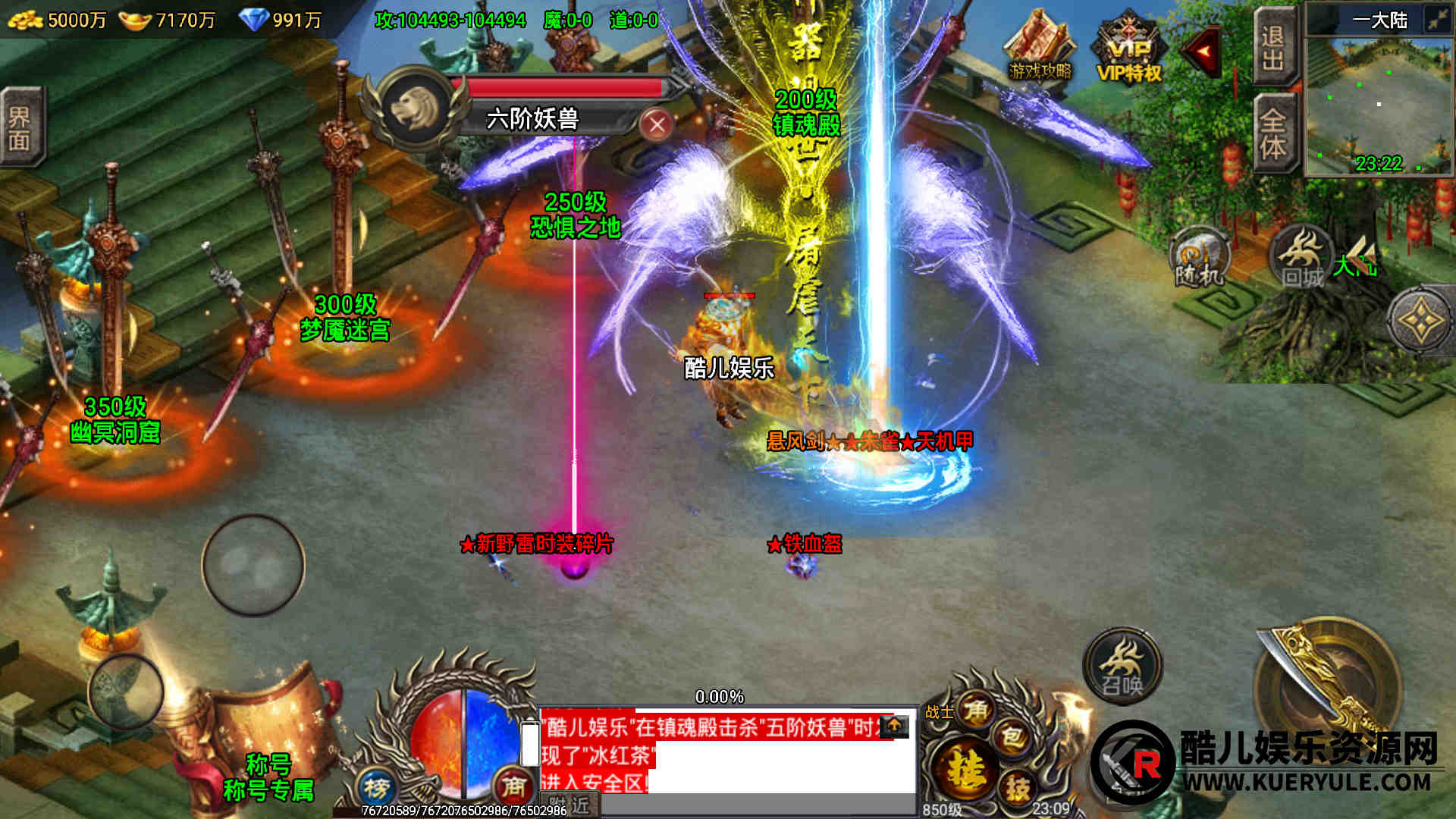Close the 六阶妖兽 target frame
The height and width of the screenshot is (819, 1456).
657,124
